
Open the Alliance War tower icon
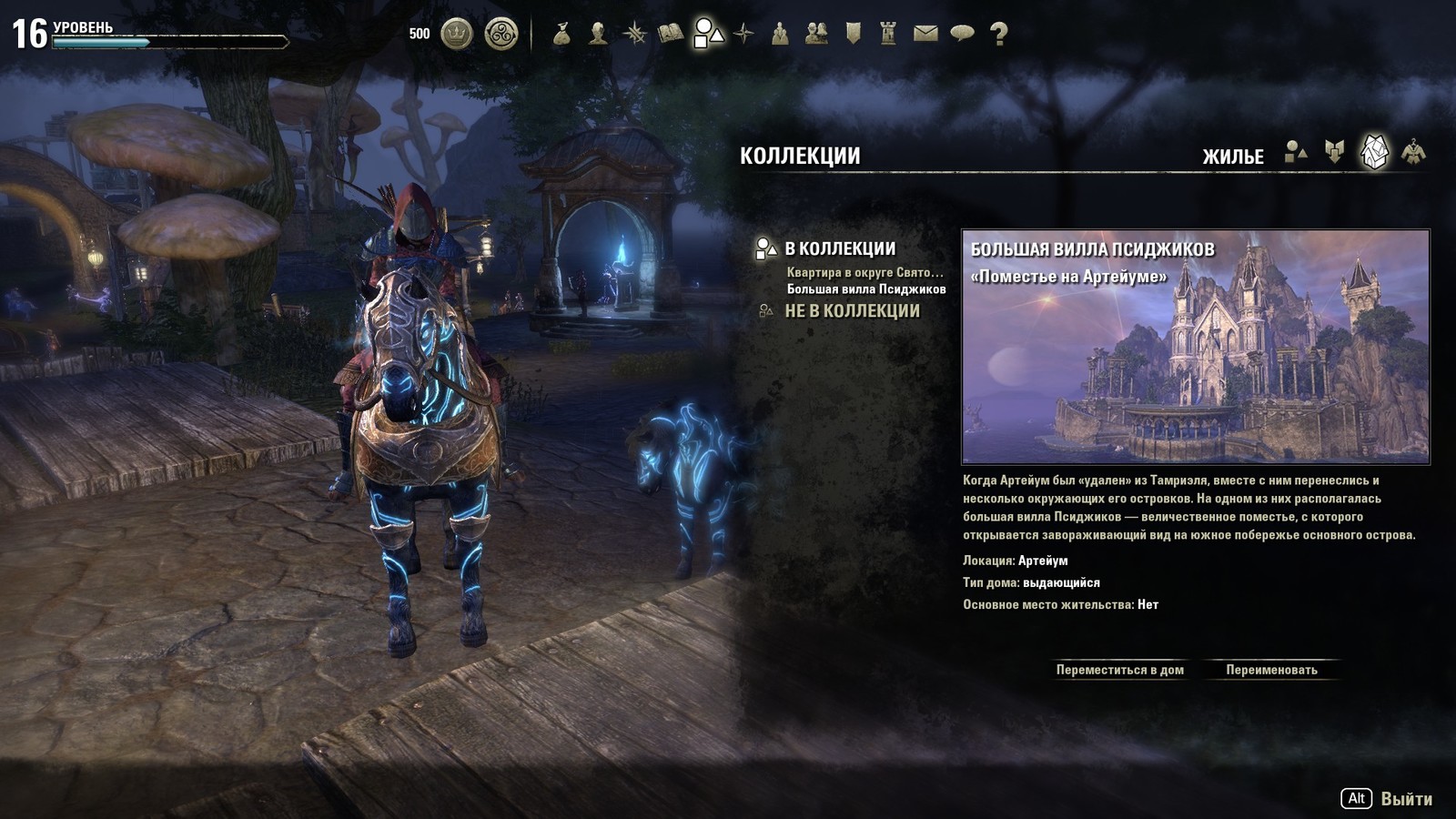coord(889,35)
